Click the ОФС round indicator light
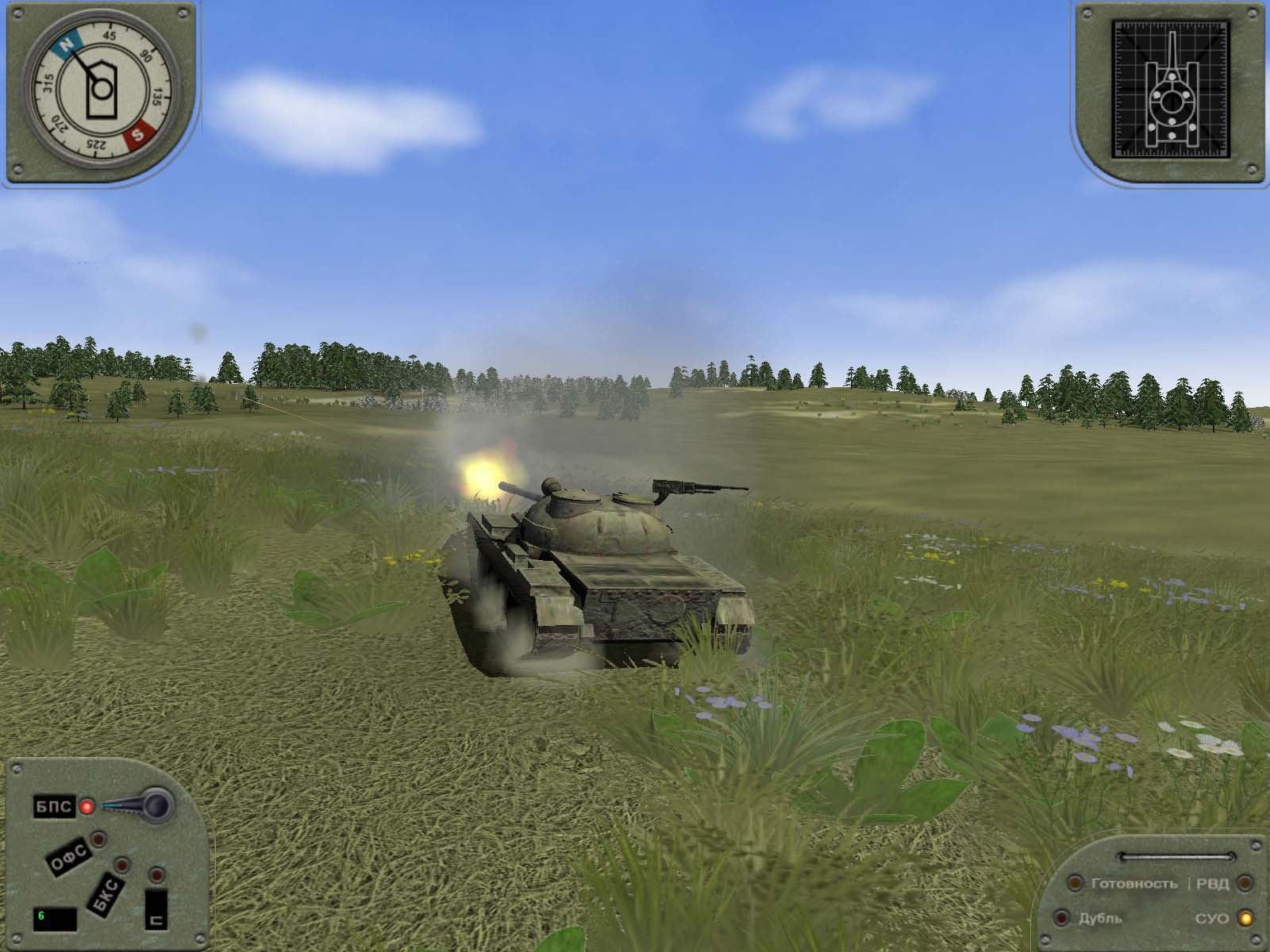Screen dimensions: 1270x952 [98, 839]
